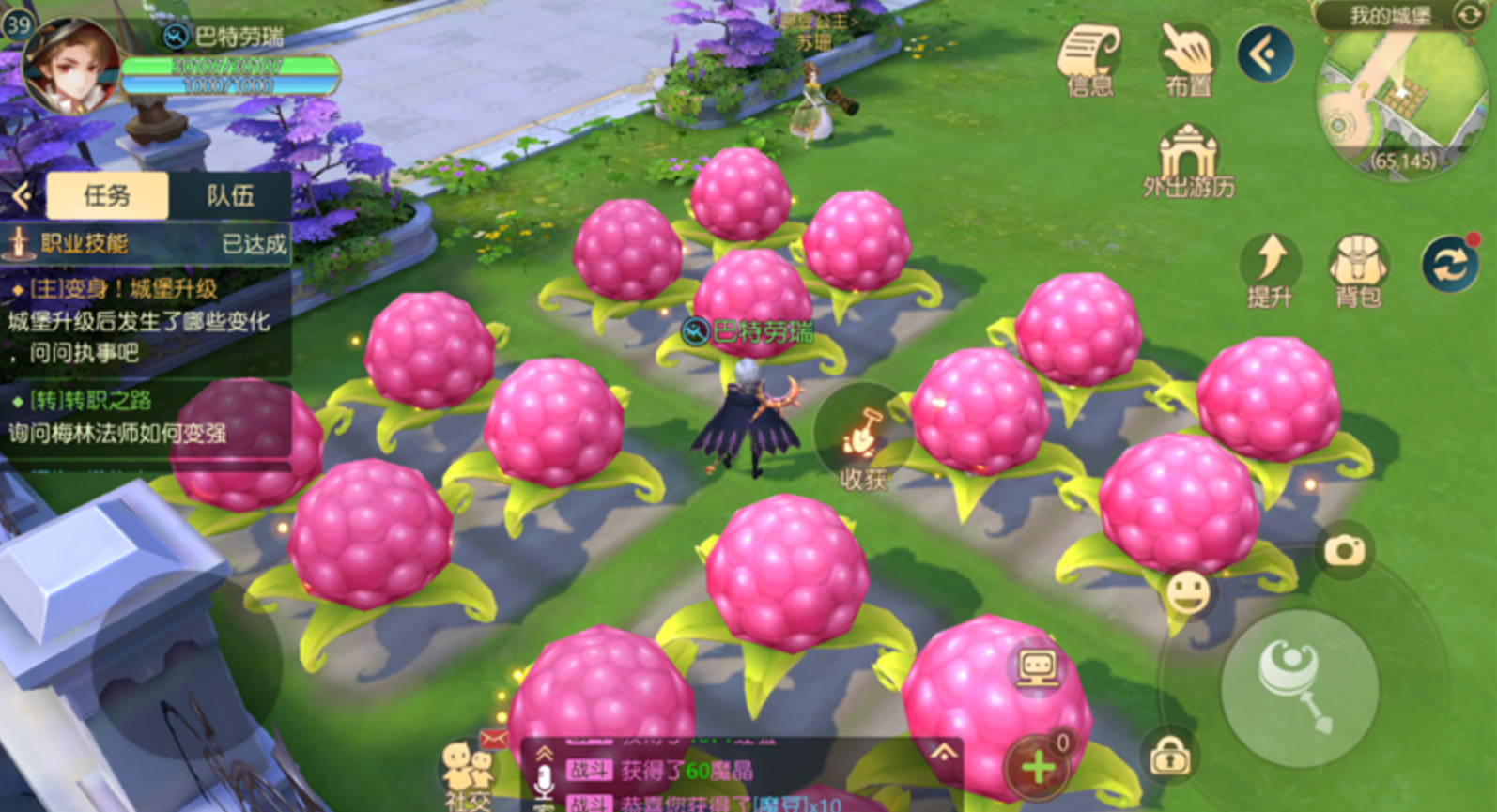
Task: Select the 任务 quest tab
Action: point(107,195)
